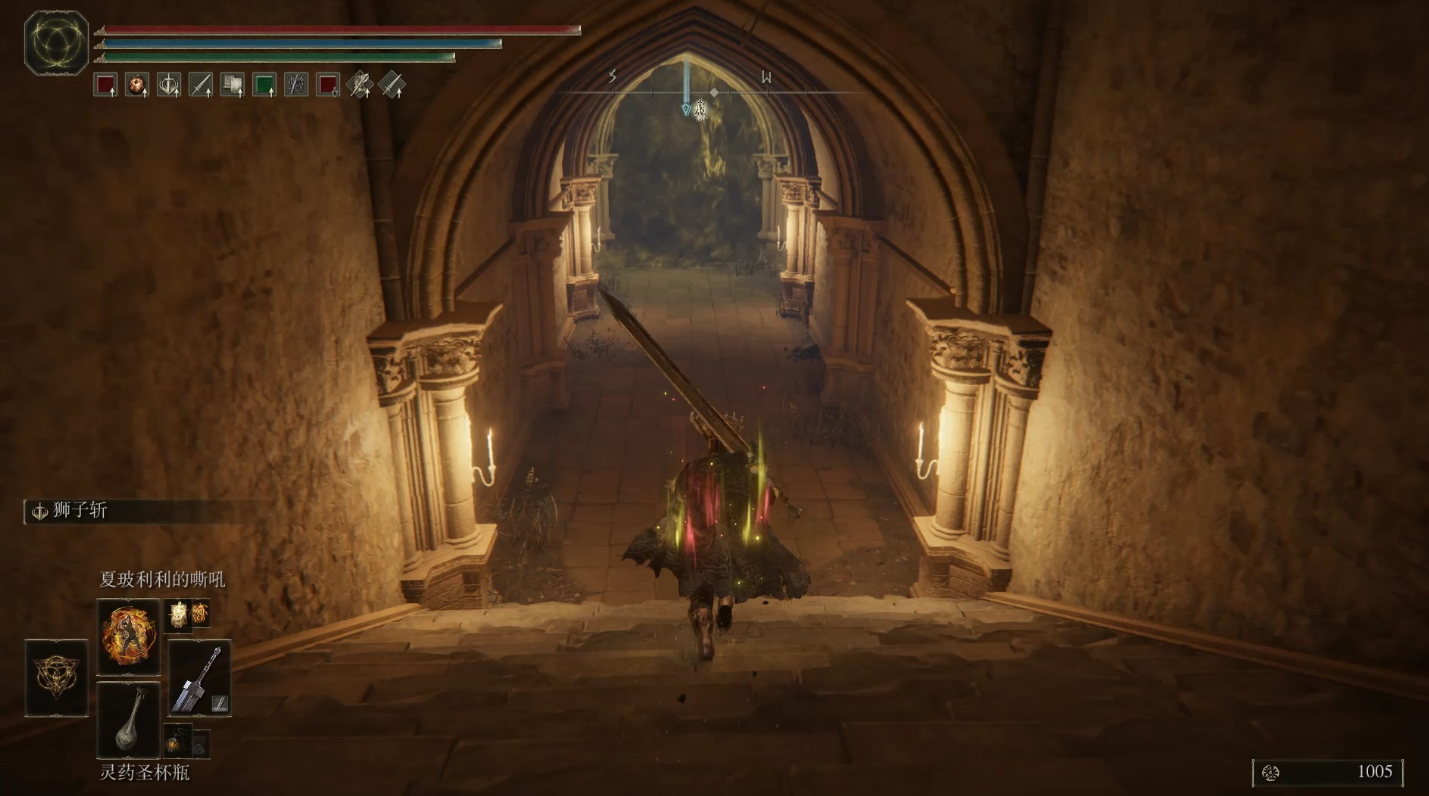Click the greatsword right-hand weapon slot

(200, 677)
